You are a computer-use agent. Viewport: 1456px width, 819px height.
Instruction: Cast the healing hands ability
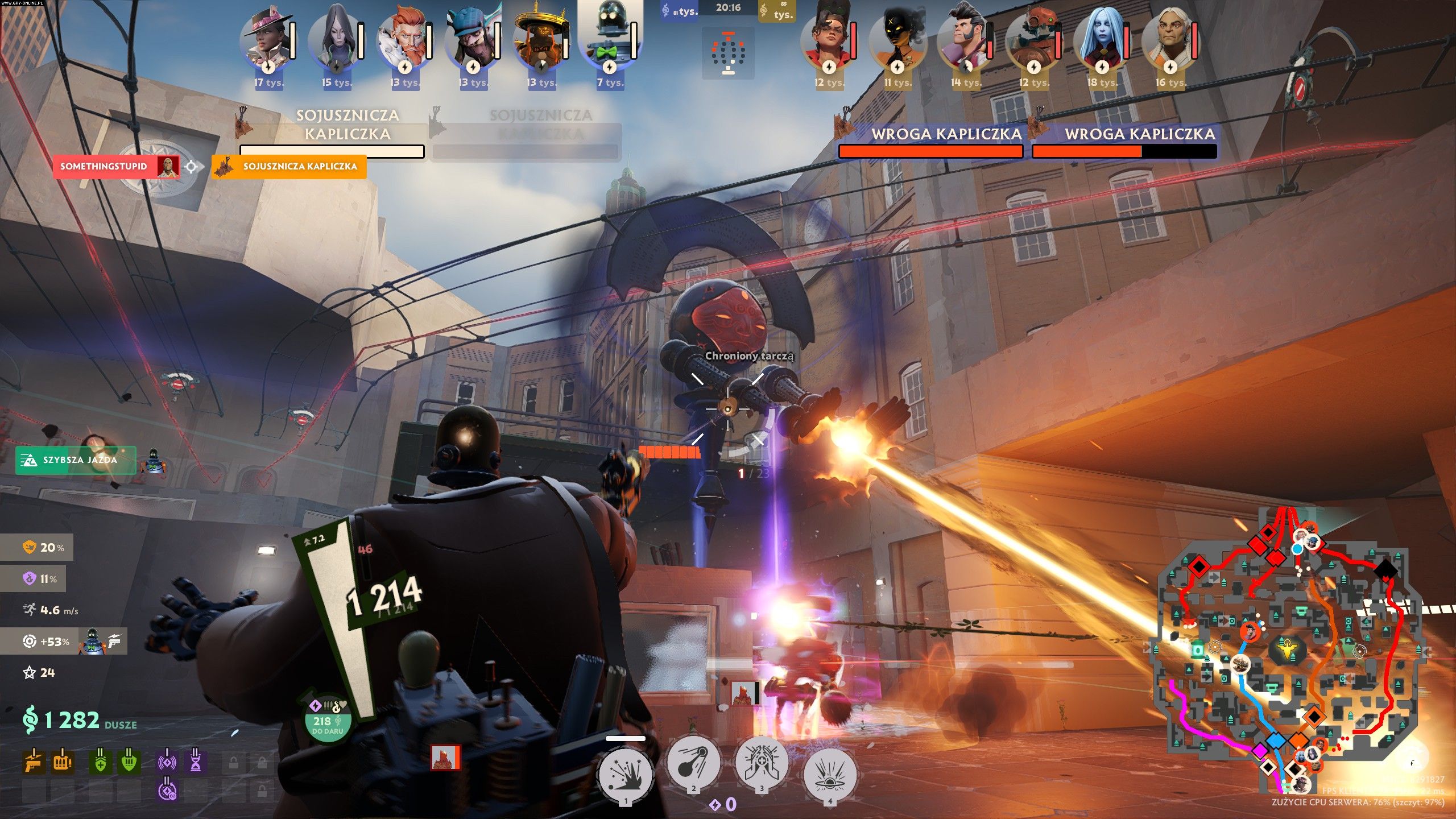click(x=762, y=763)
